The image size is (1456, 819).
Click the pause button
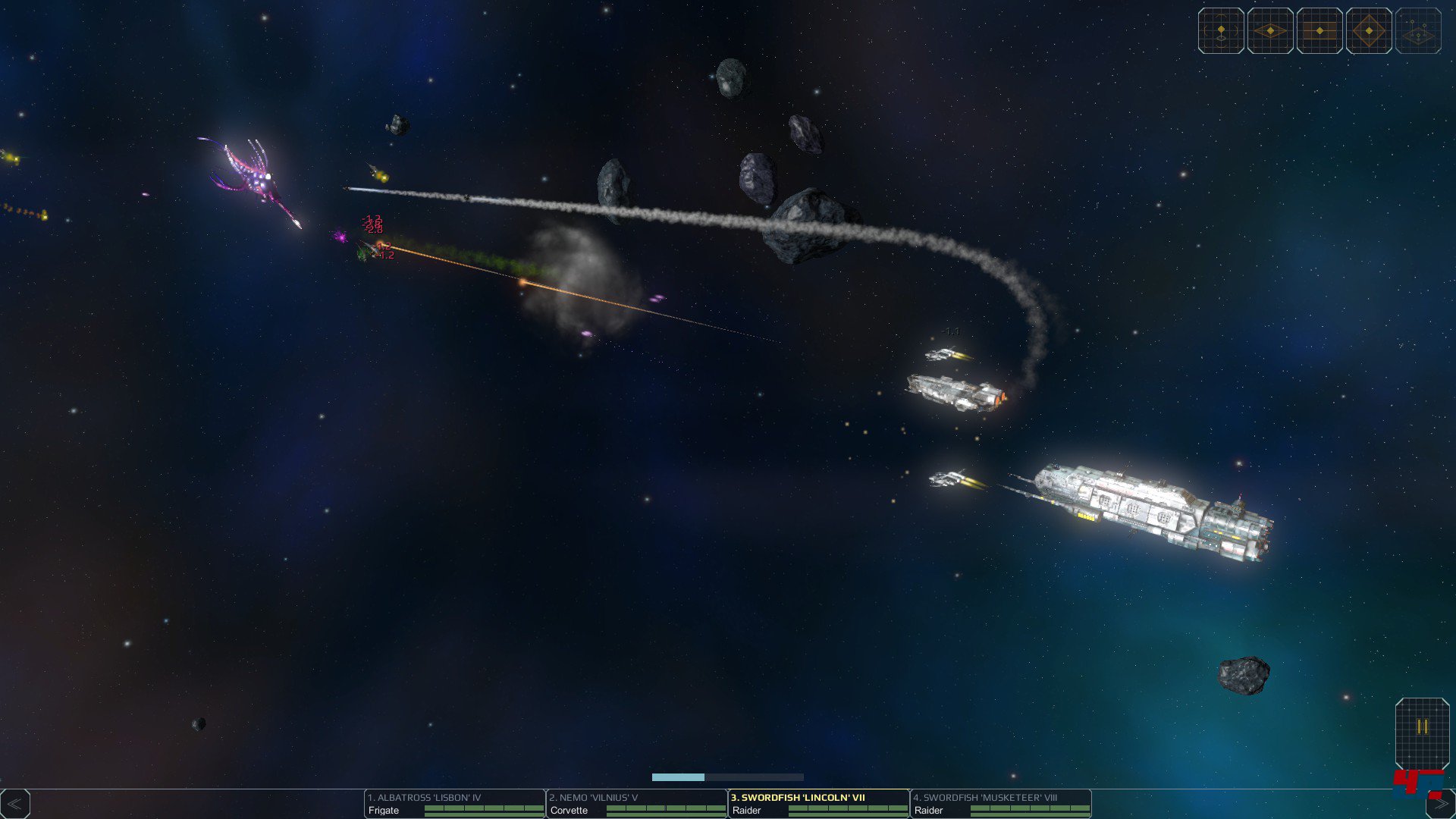point(1422,727)
